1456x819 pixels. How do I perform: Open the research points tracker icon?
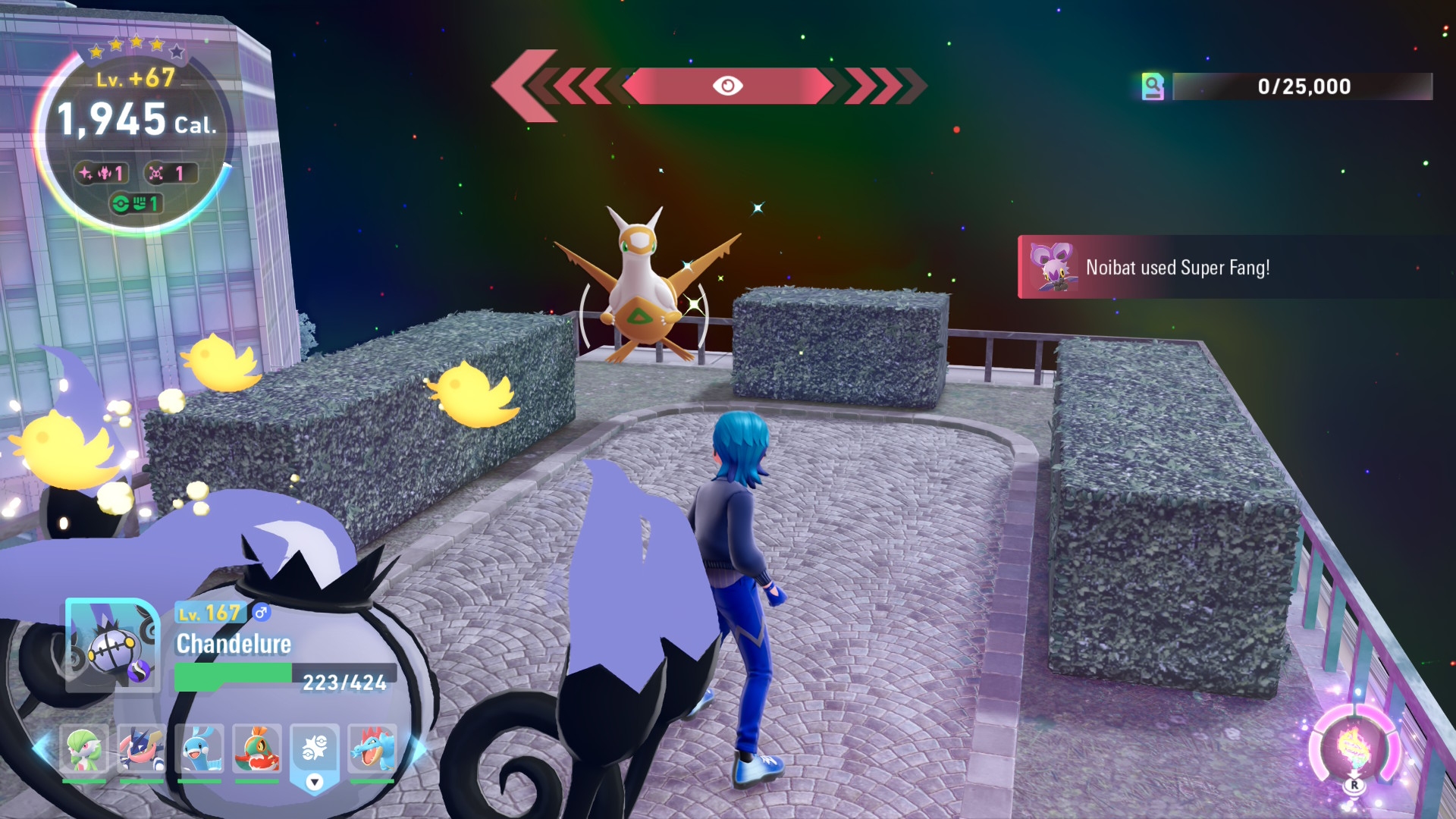1153,86
